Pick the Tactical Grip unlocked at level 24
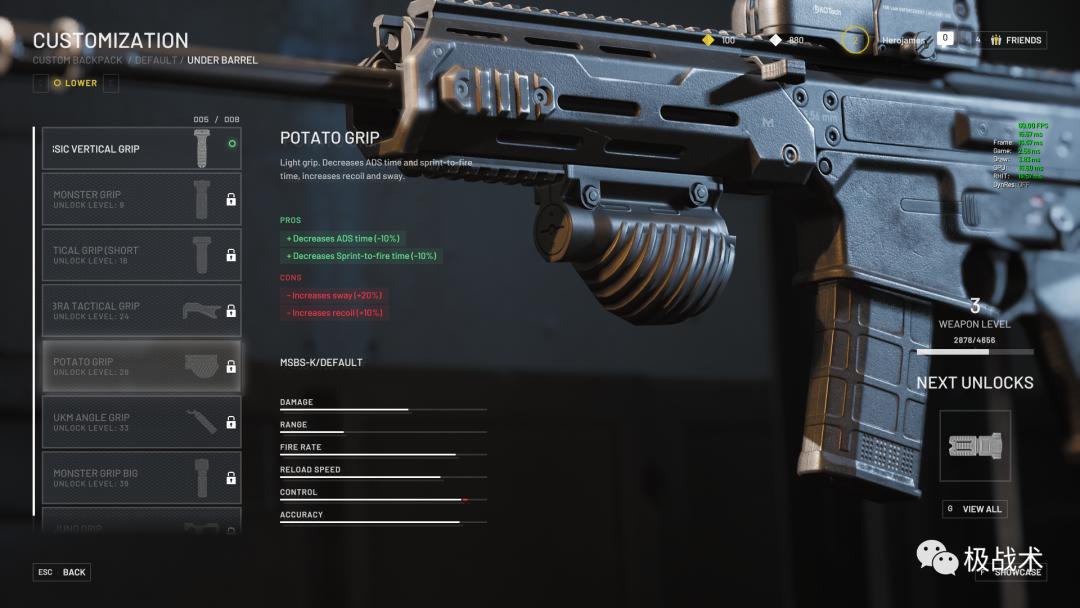1080x608 pixels. (141, 311)
